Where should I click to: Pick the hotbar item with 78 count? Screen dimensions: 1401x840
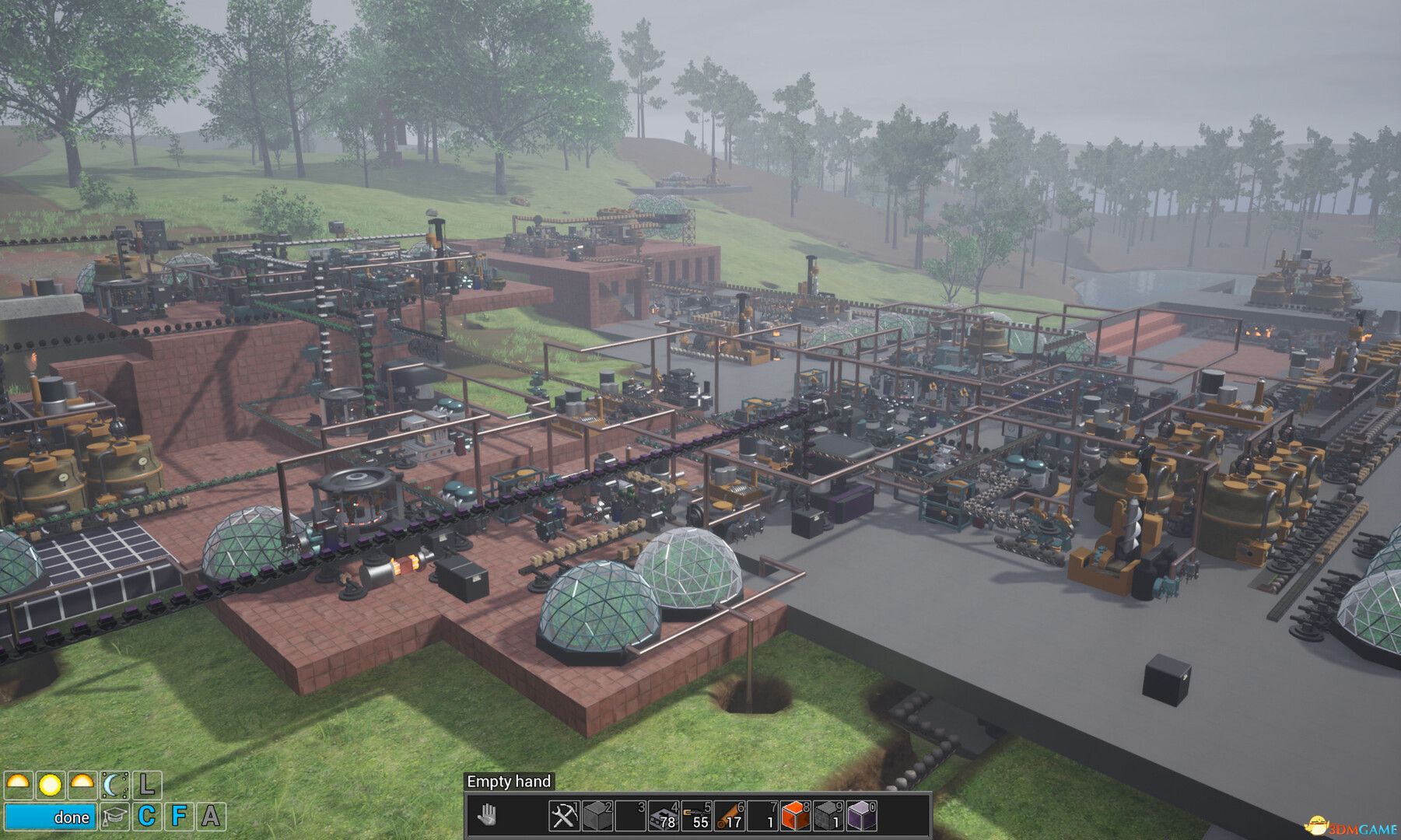pyautogui.click(x=664, y=816)
